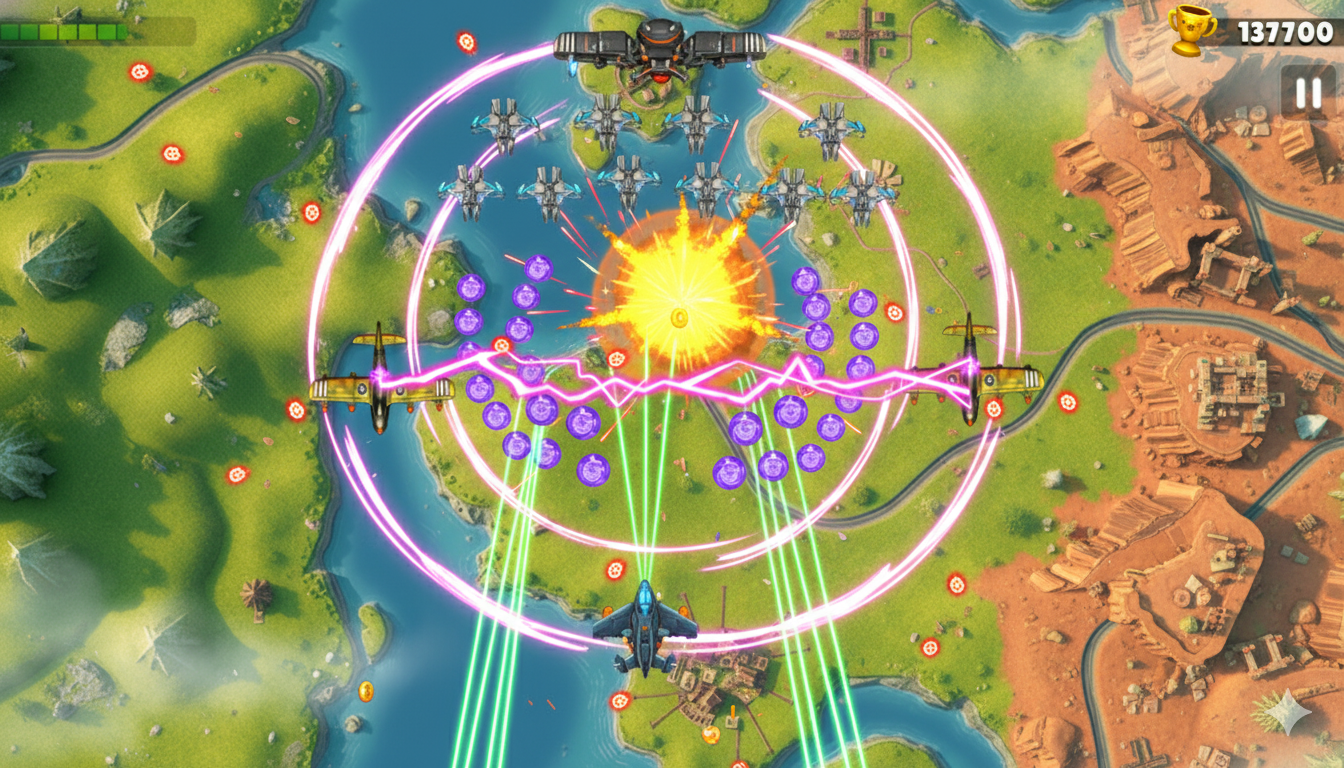Pause the game with the pause button
This screenshot has height=768, width=1344.
tap(1307, 93)
